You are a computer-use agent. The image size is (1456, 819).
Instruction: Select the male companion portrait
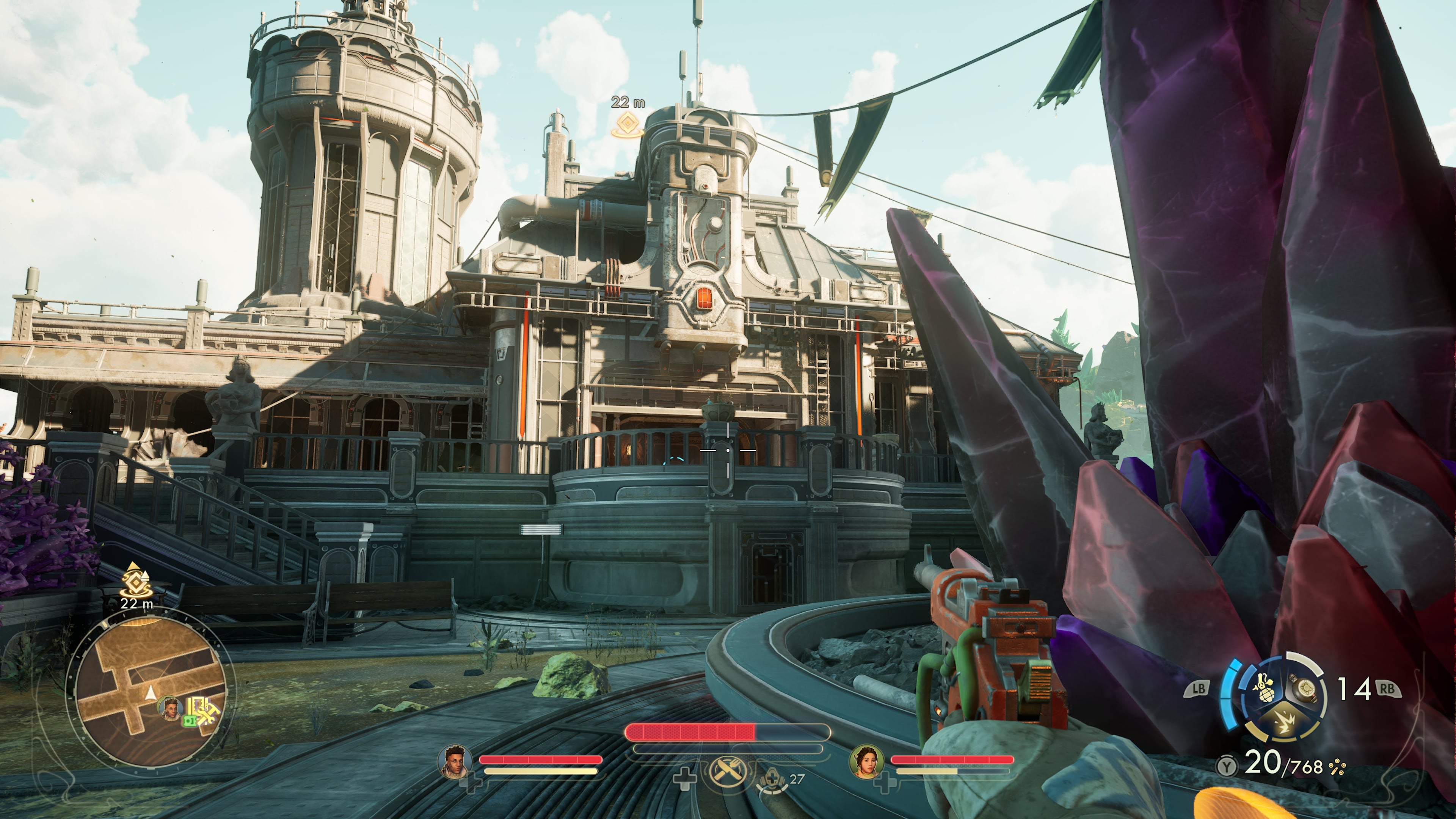tap(455, 761)
